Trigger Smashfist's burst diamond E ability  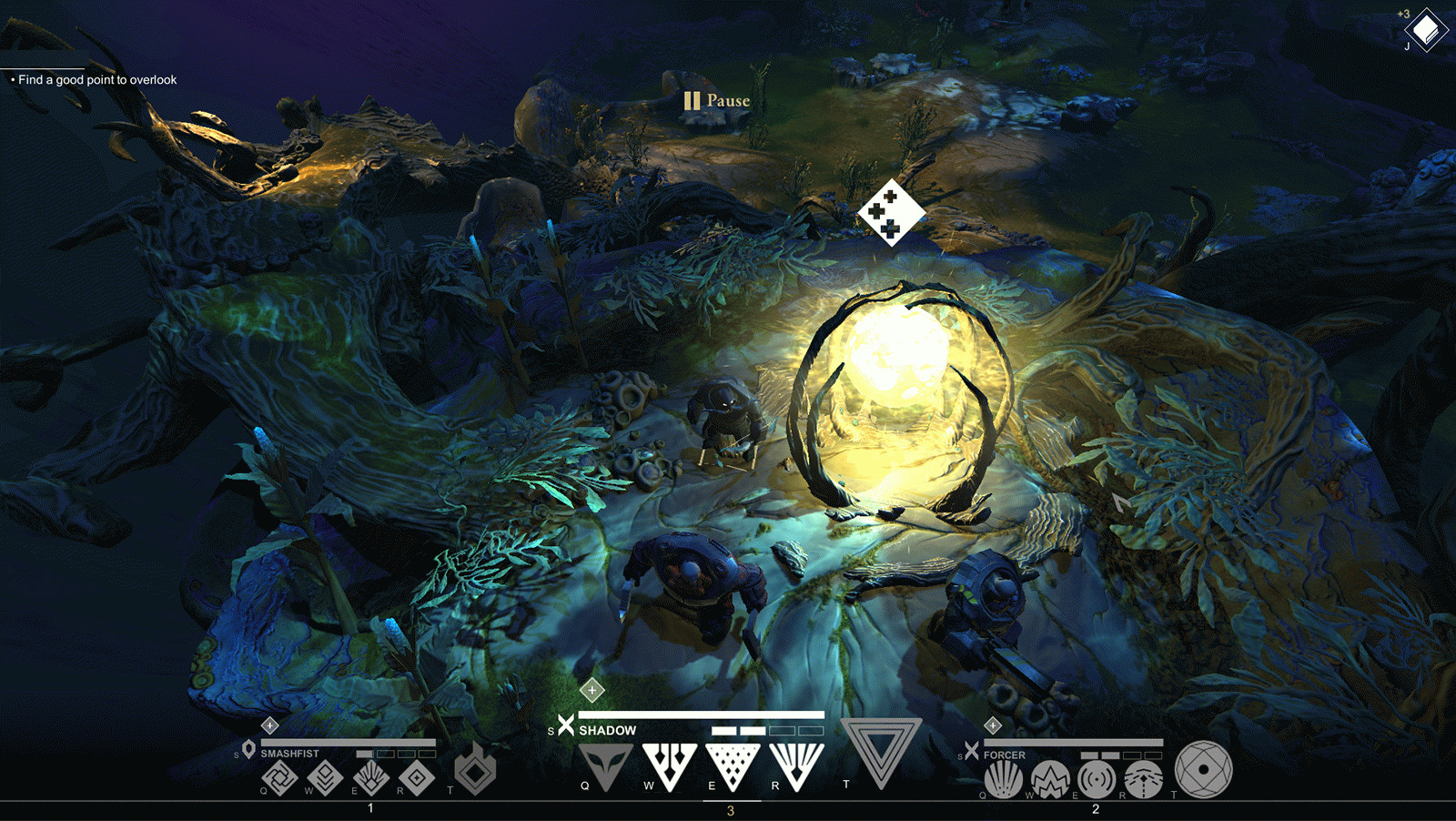pyautogui.click(x=370, y=778)
